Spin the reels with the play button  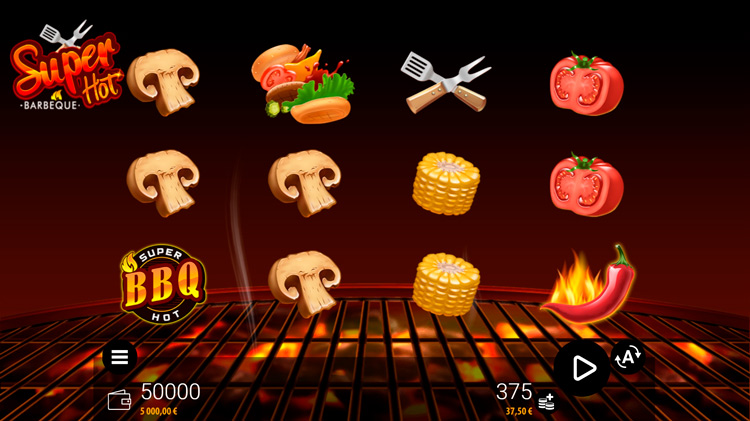(582, 368)
